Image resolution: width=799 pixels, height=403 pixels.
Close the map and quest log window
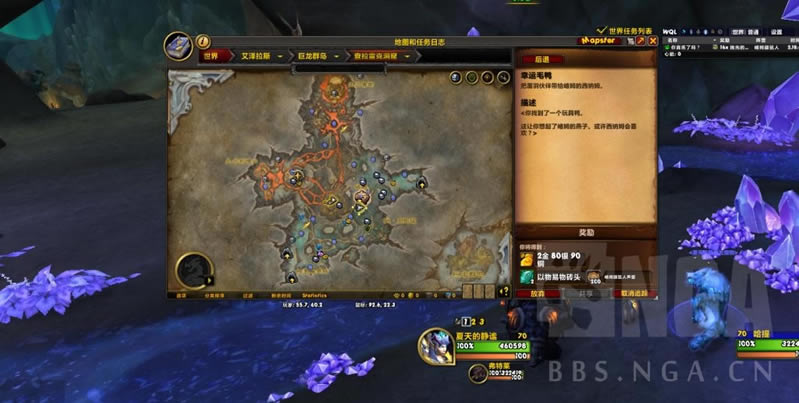click(x=653, y=42)
